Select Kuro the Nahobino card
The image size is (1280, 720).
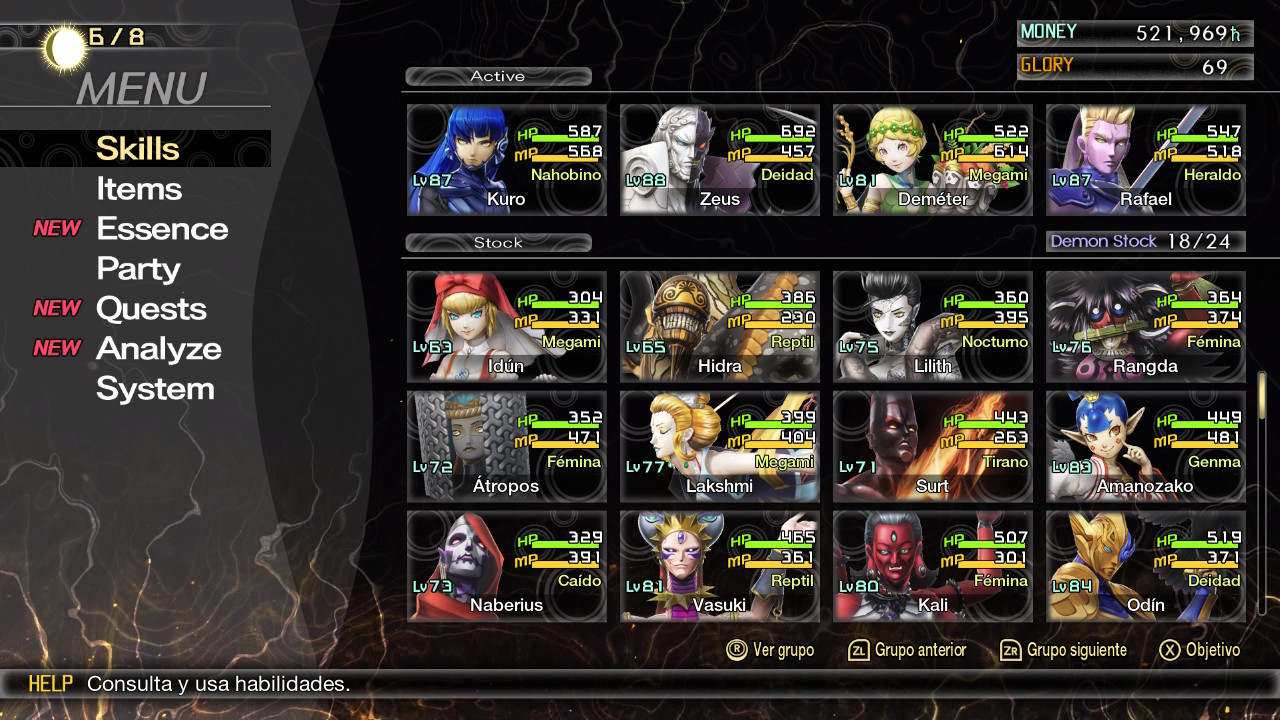pos(506,160)
